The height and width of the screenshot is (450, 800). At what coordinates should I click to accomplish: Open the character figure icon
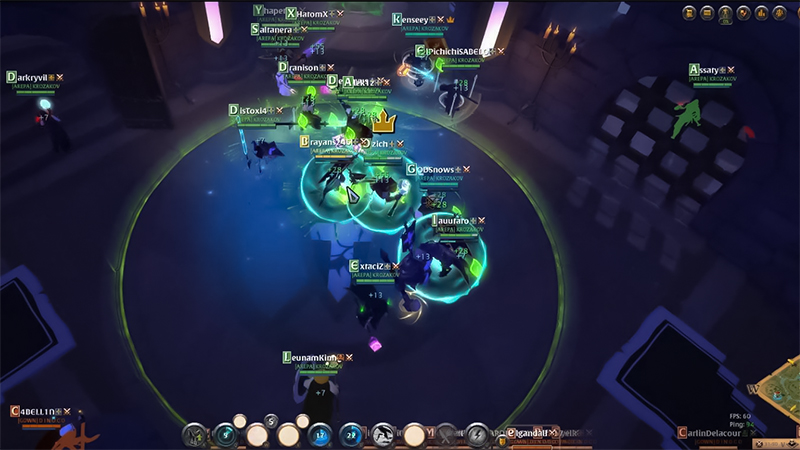pos(724,13)
